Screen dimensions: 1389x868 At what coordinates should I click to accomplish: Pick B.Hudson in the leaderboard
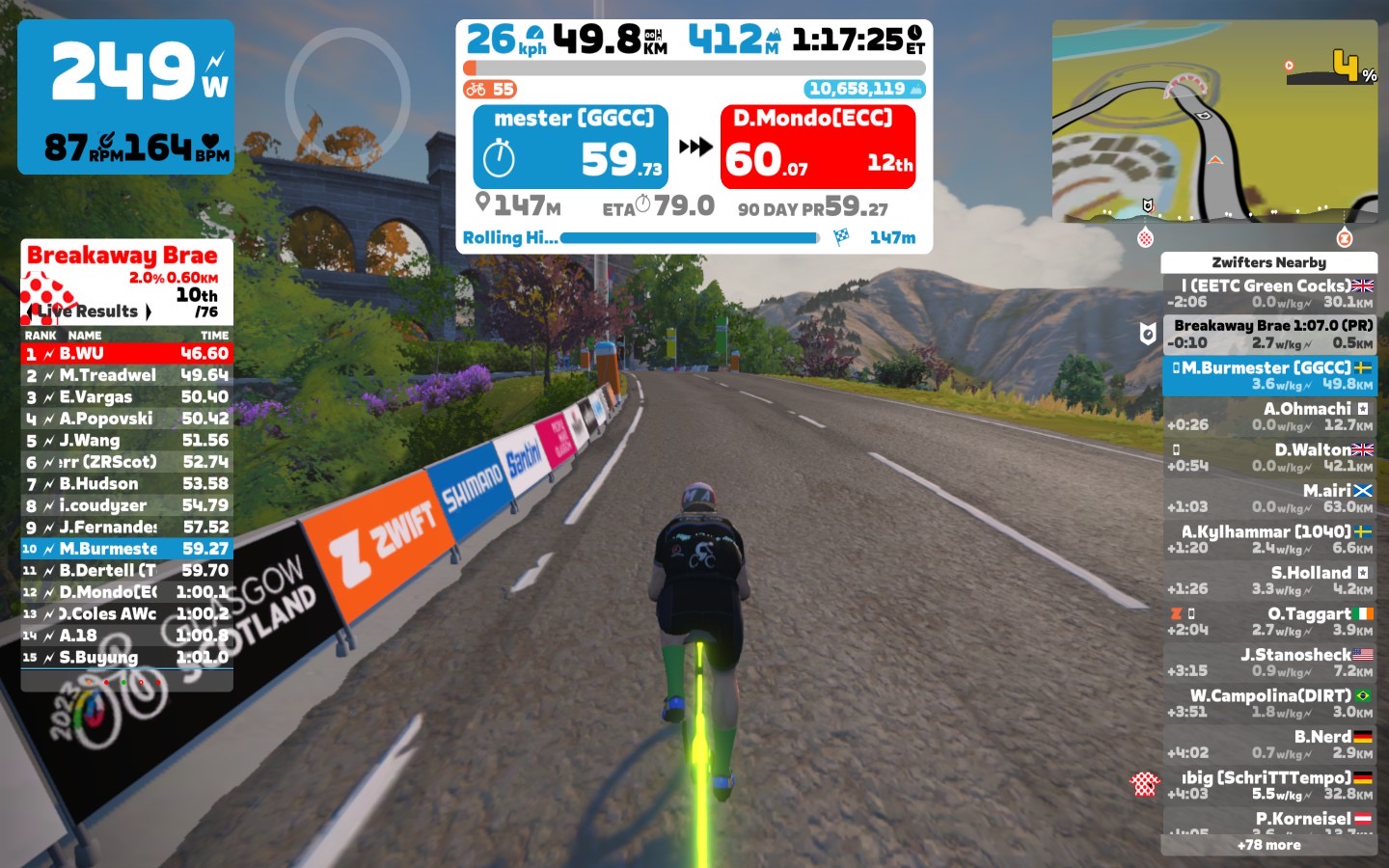pyautogui.click(x=126, y=484)
